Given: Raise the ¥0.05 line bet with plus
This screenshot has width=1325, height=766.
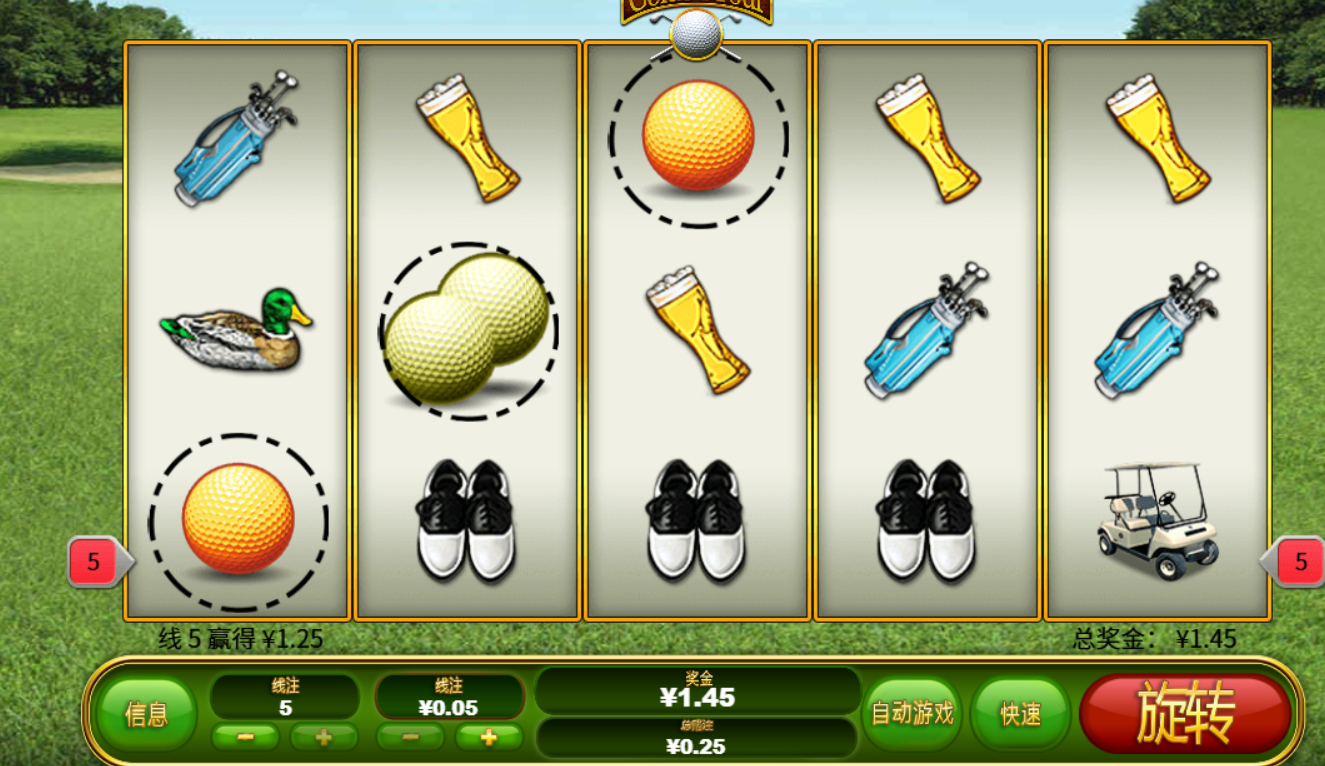Looking at the screenshot, I should (x=488, y=738).
